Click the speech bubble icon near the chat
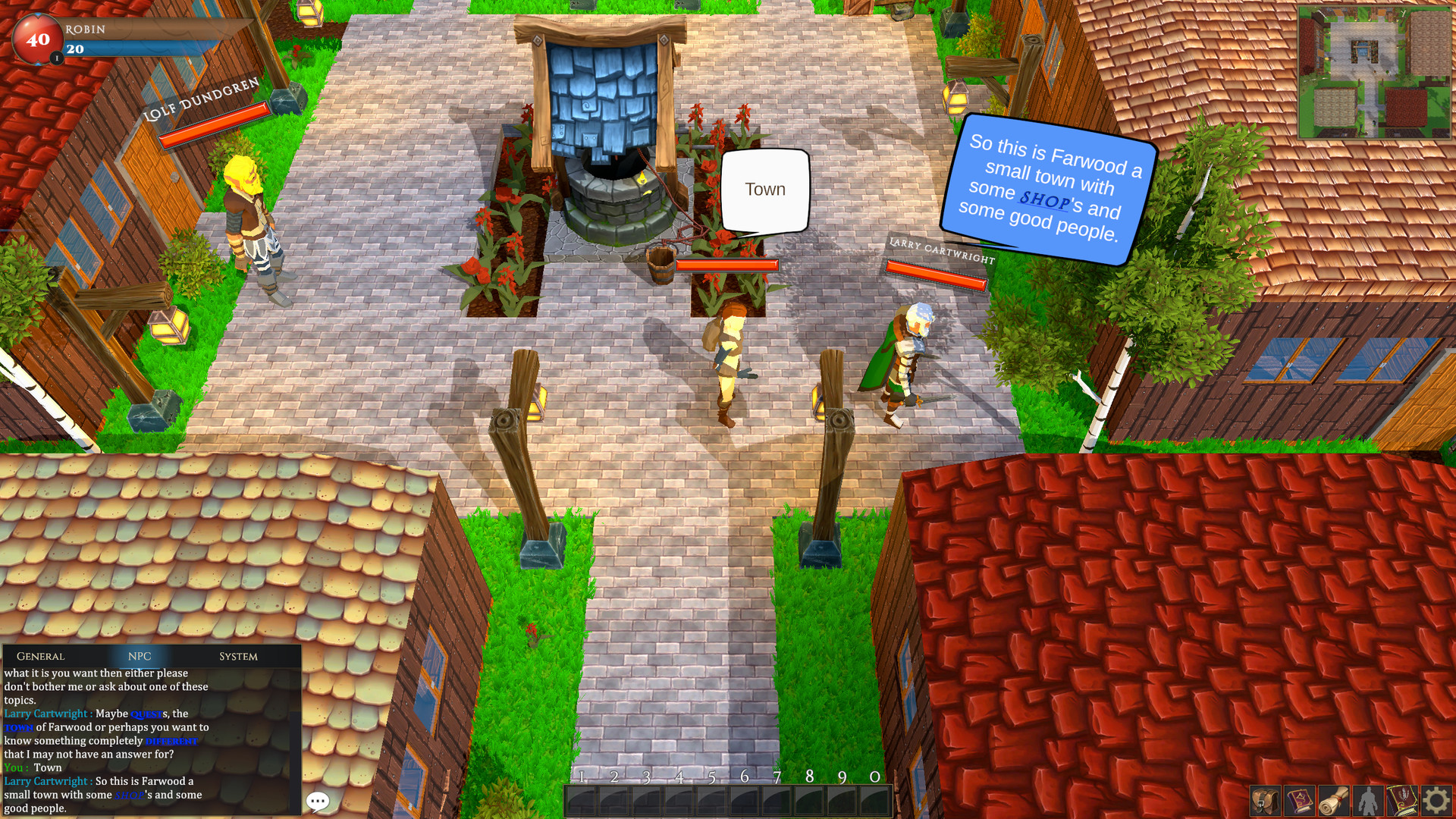 click(x=318, y=802)
